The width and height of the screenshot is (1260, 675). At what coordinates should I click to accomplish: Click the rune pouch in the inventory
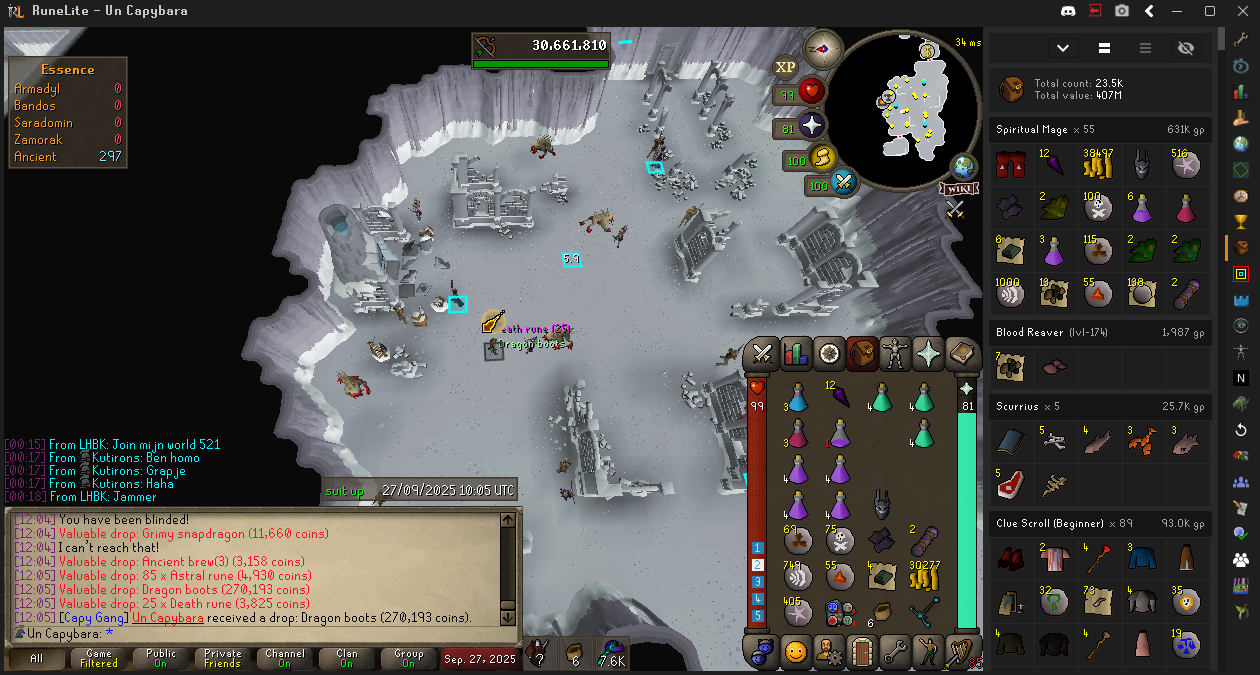coord(840,609)
